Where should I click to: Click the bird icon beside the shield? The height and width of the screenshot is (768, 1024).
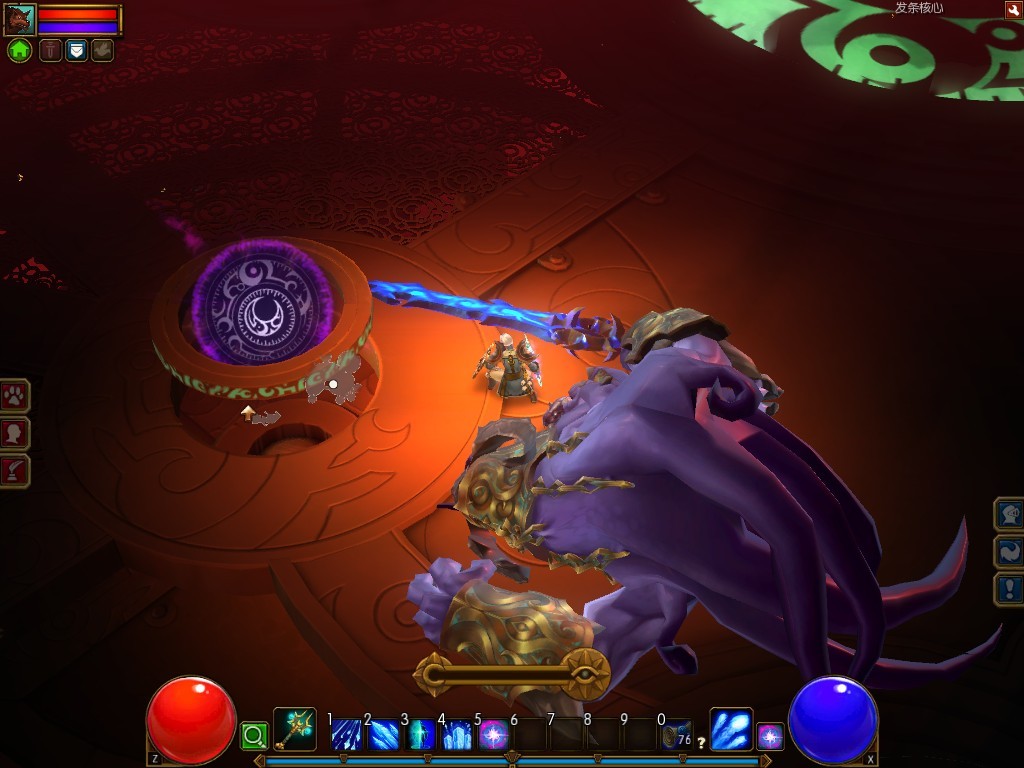click(x=102, y=50)
